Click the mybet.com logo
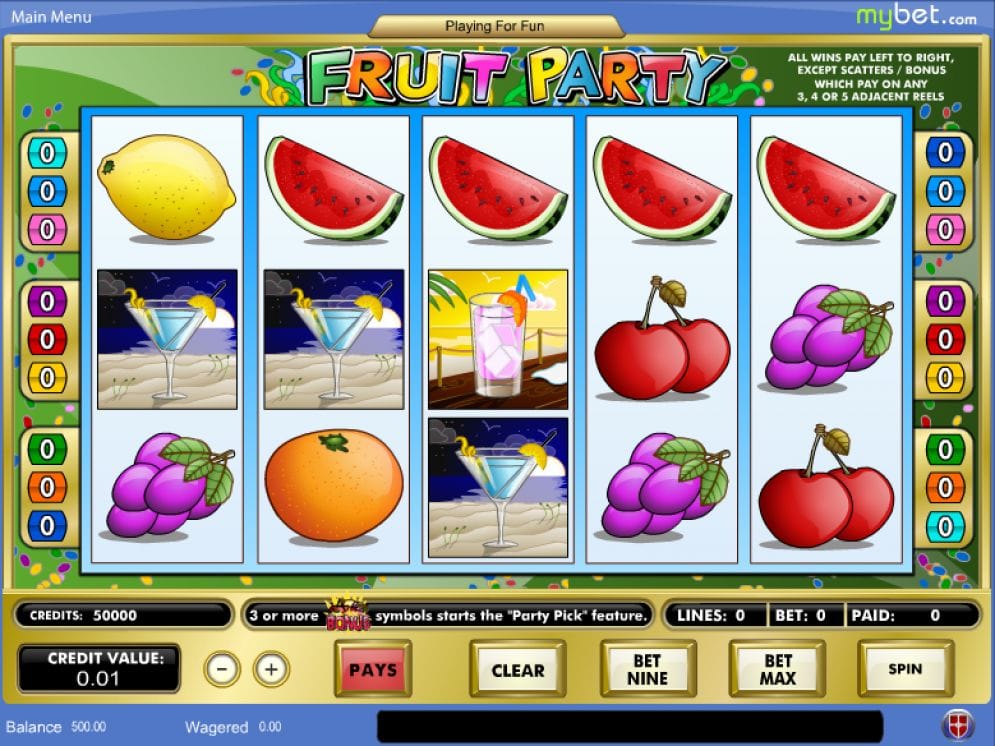This screenshot has height=746, width=995. [916, 16]
